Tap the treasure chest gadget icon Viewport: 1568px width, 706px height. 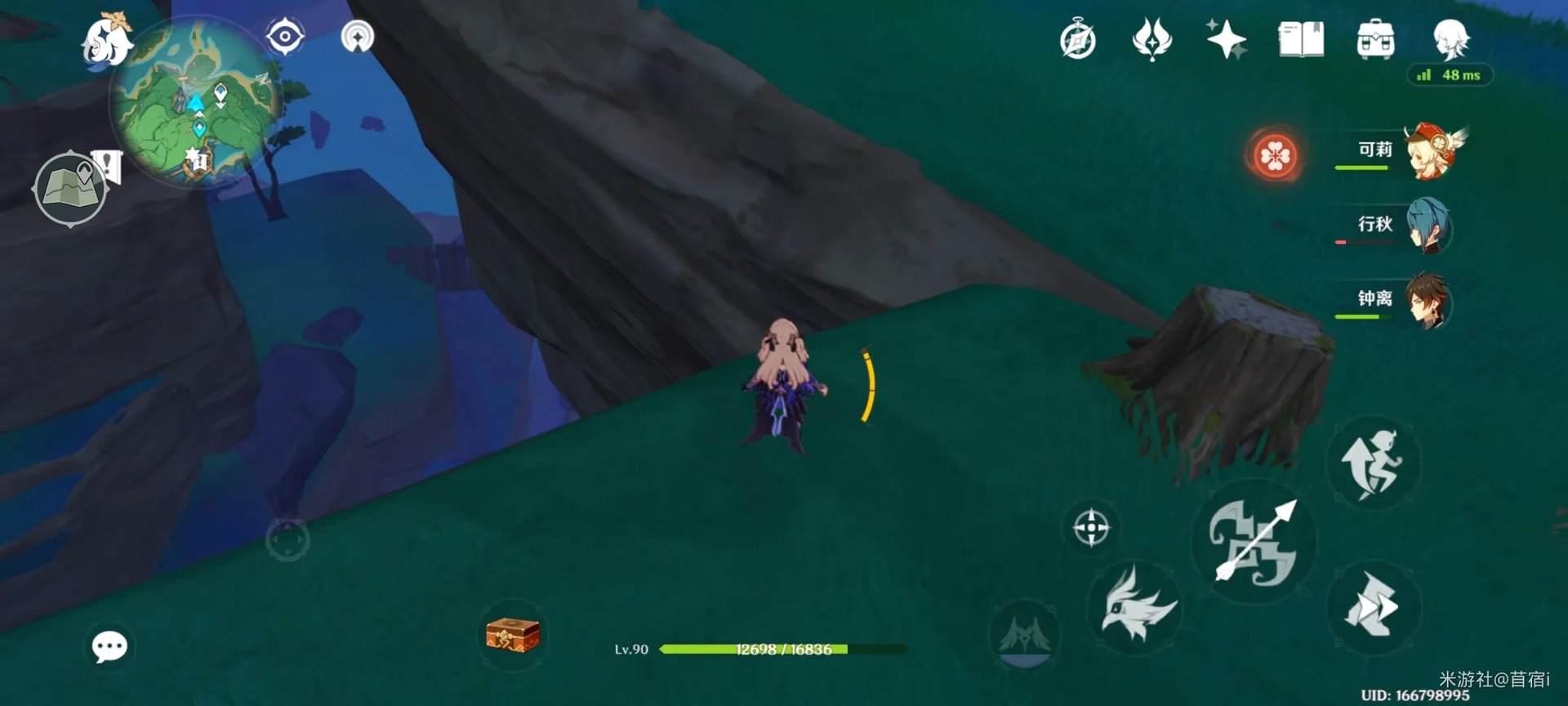(x=512, y=636)
